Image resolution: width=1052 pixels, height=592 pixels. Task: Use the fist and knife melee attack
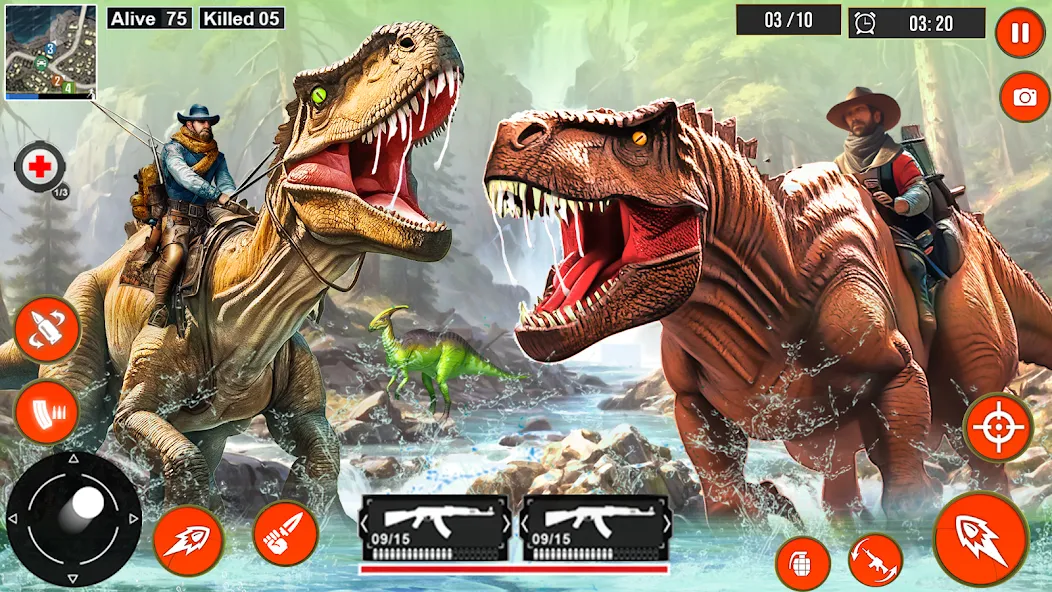[x=285, y=533]
